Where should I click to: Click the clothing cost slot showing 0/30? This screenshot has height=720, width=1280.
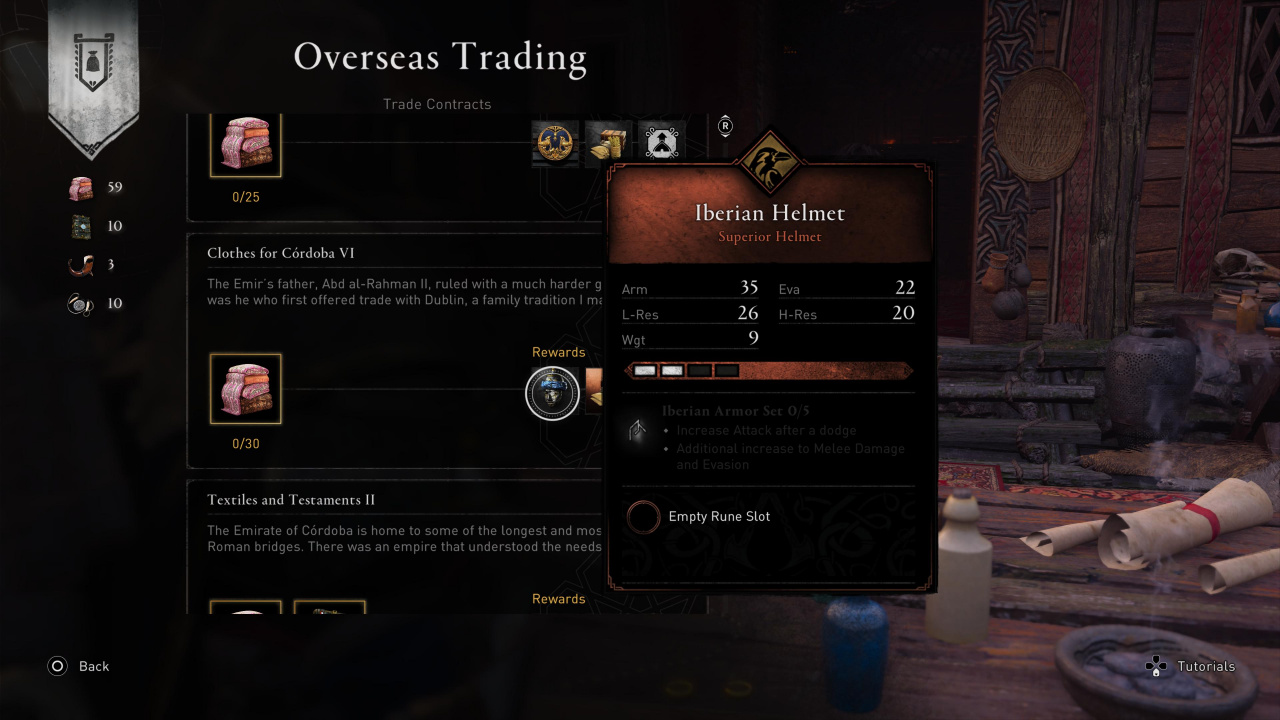click(x=245, y=389)
